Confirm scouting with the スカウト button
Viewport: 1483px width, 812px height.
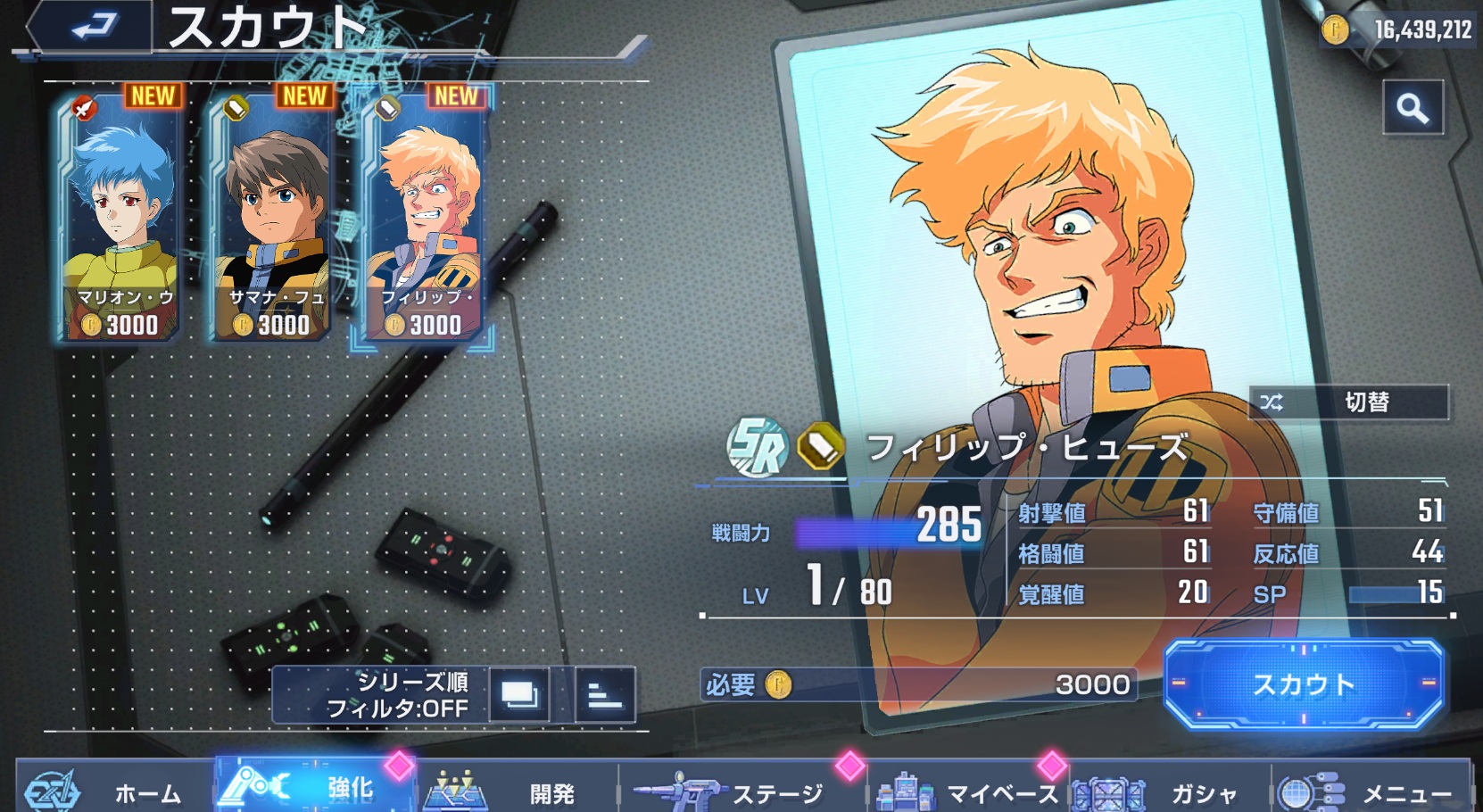coord(1304,684)
